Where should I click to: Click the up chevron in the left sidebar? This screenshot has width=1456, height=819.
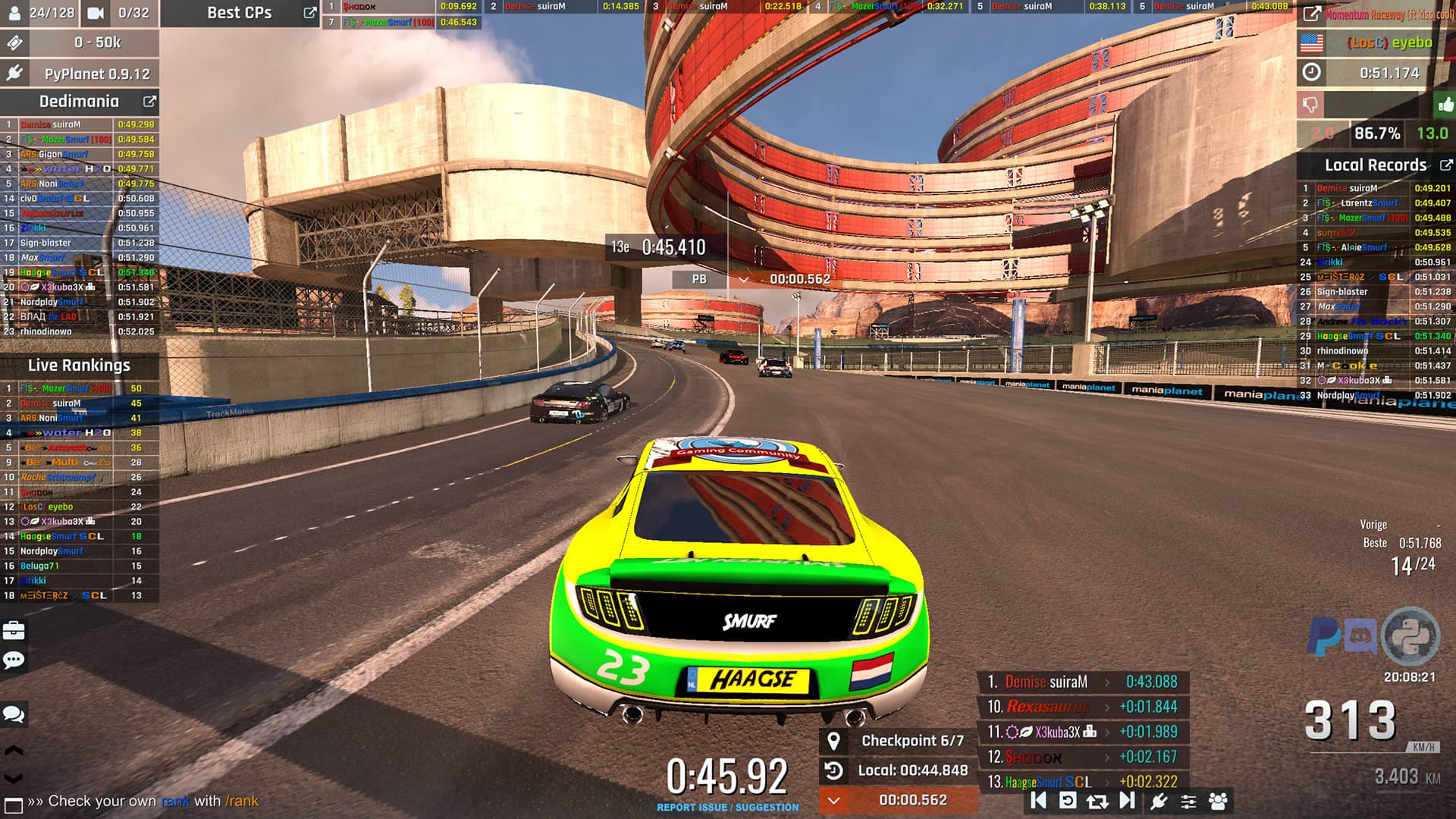(13, 749)
